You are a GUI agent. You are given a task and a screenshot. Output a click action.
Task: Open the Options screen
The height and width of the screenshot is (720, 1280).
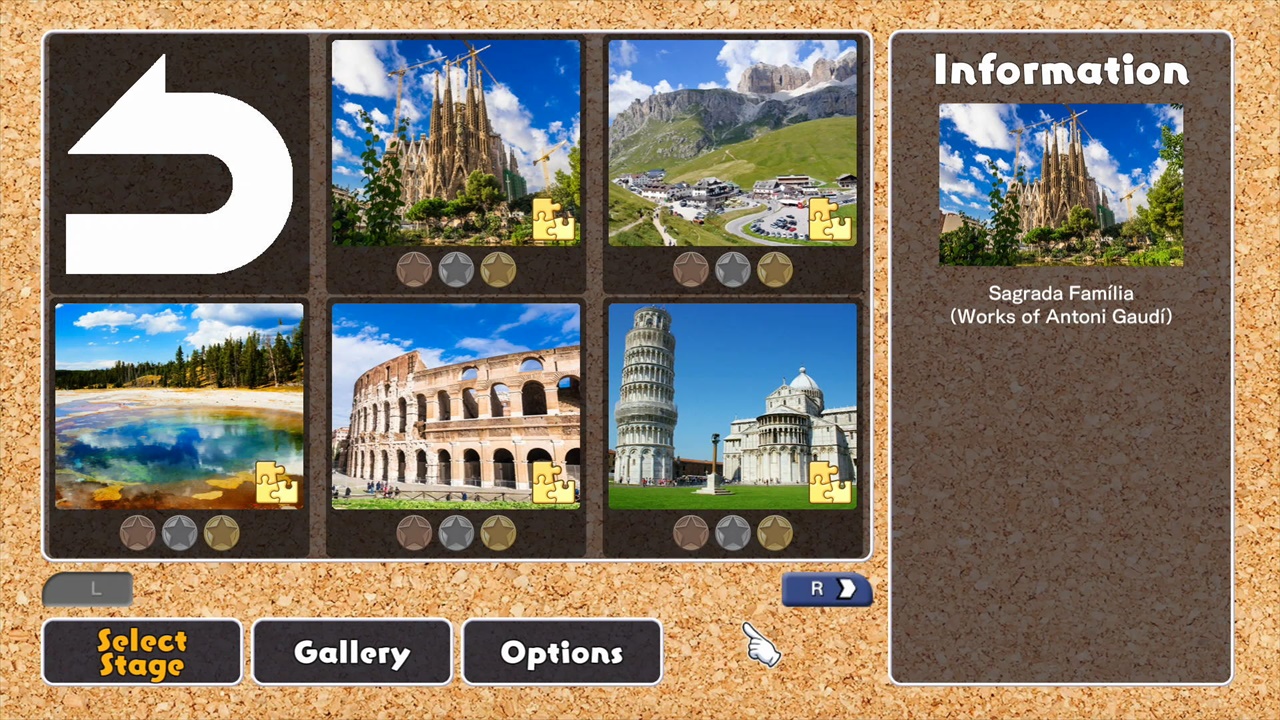[561, 652]
